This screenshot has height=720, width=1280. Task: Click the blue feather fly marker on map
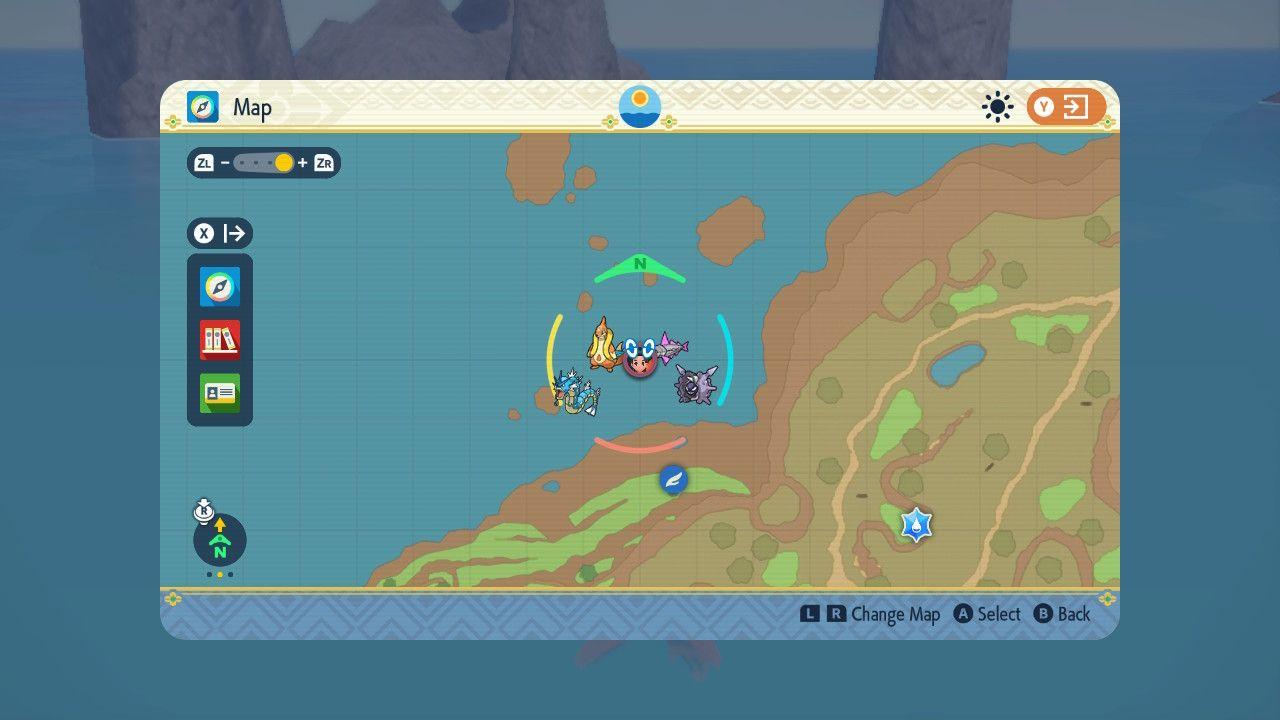(673, 478)
